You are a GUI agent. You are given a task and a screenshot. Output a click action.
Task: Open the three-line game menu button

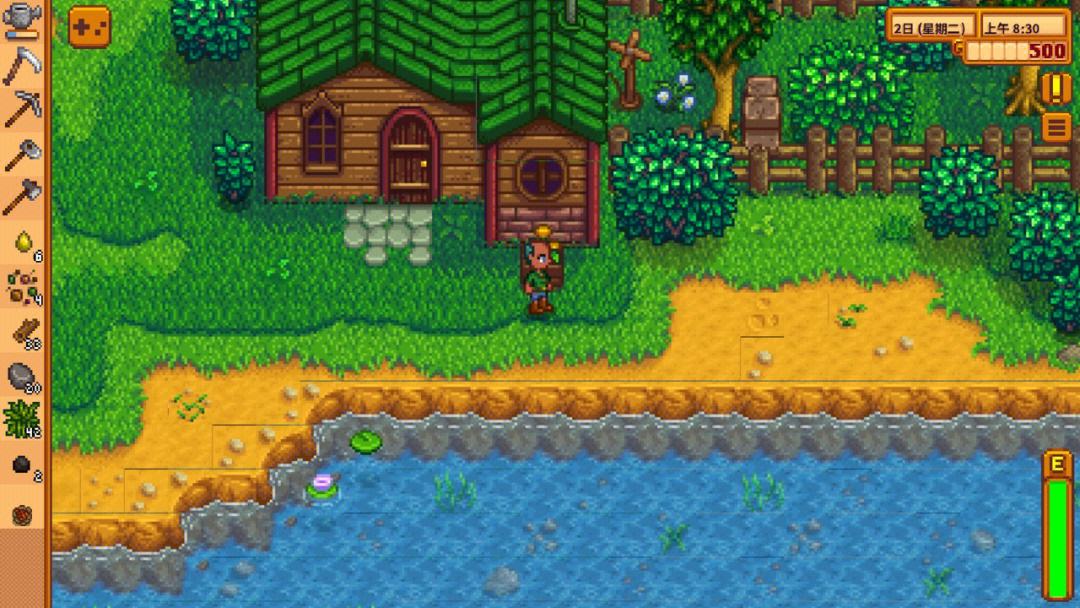(1056, 127)
